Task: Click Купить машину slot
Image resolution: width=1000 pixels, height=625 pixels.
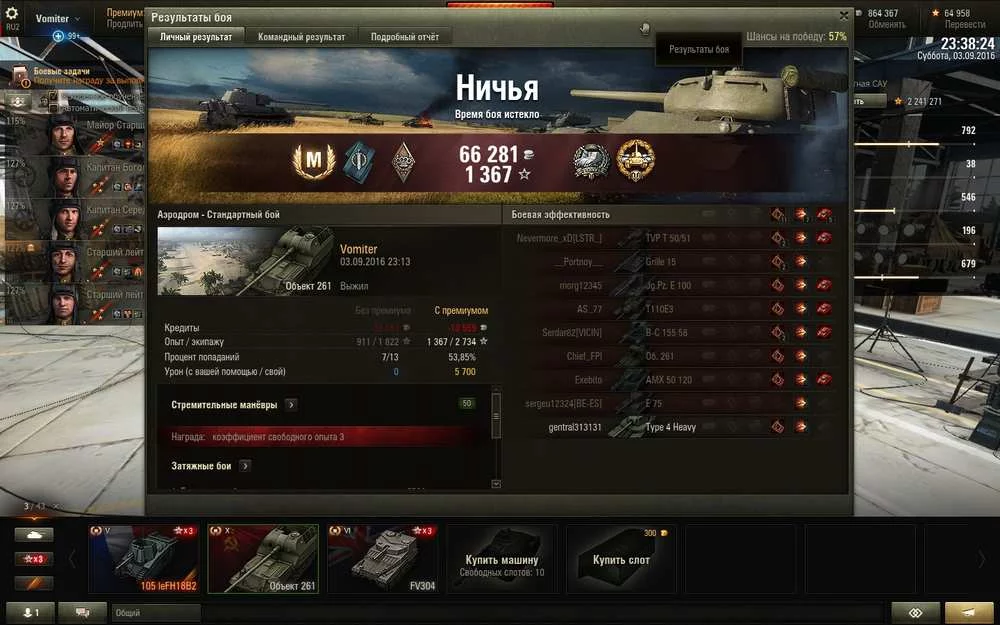Action: pos(501,559)
